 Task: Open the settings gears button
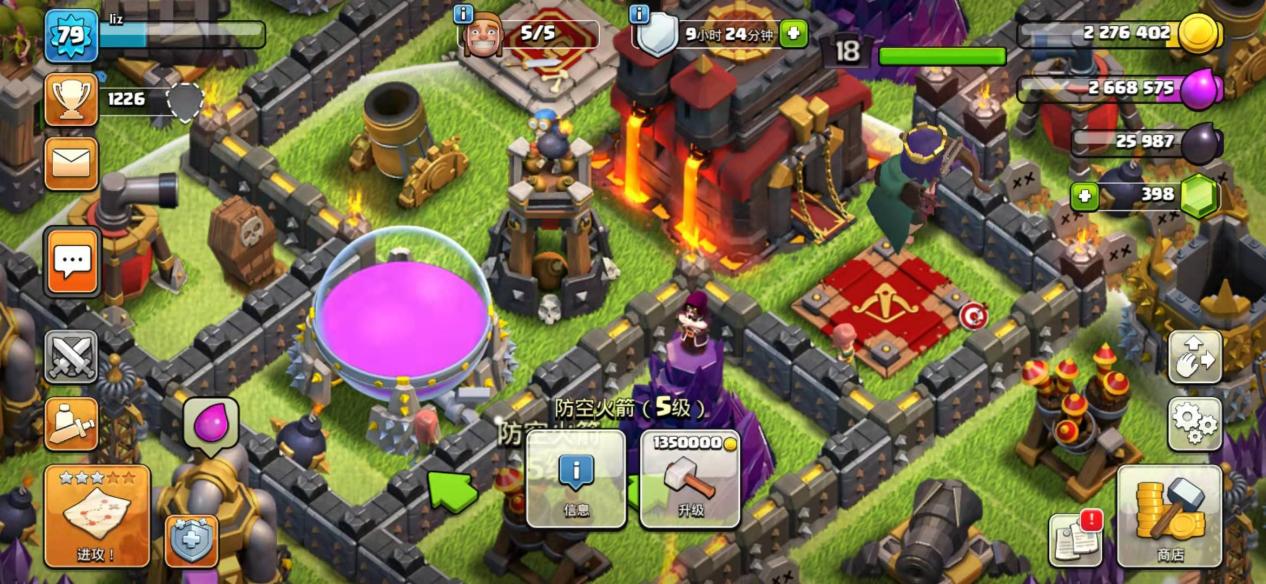click(1195, 424)
